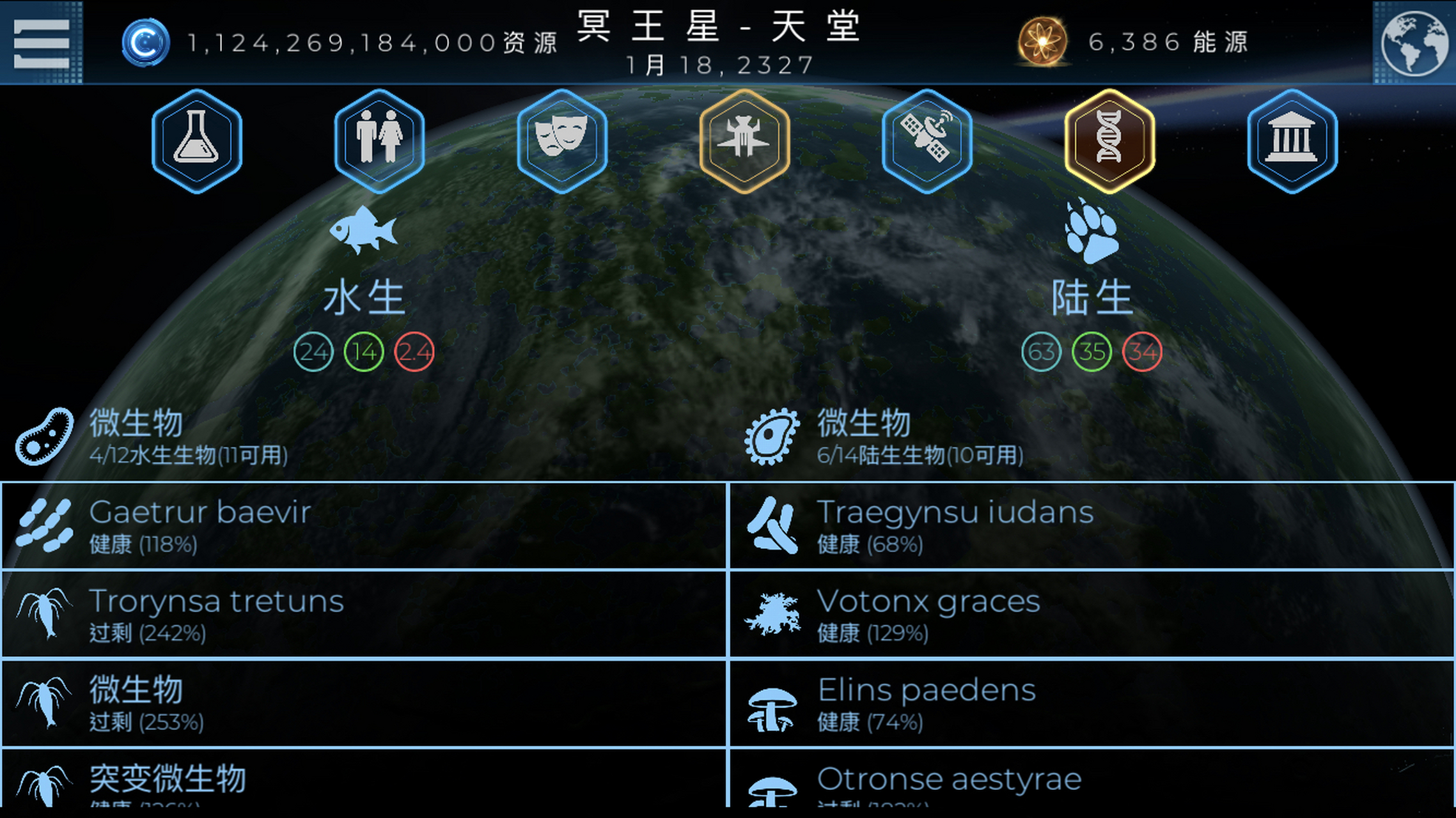Click the green 35 counter under 陆生
This screenshot has width=1456, height=818.
tap(1093, 351)
